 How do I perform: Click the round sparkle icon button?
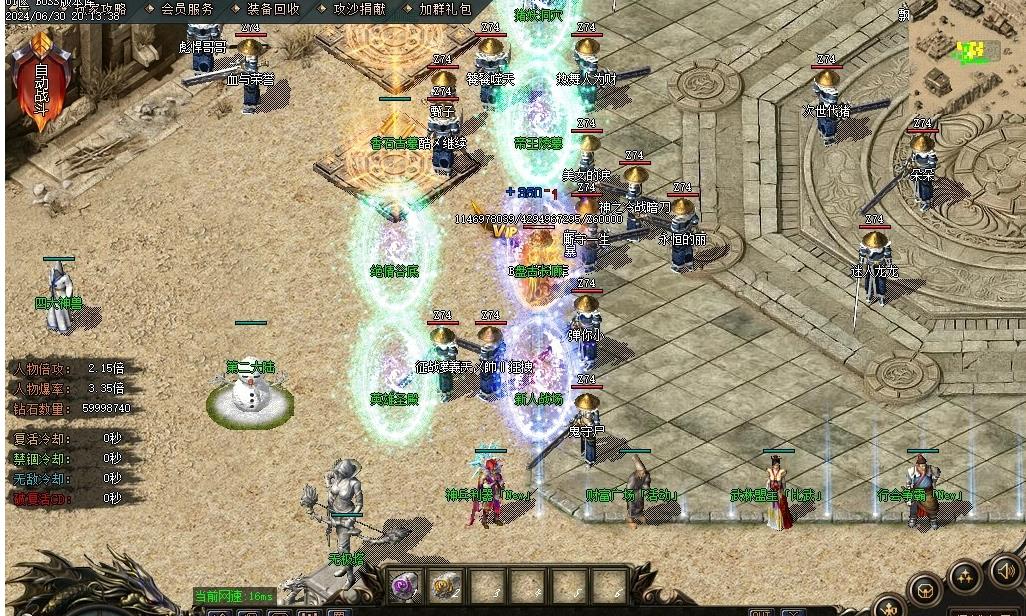(x=965, y=578)
